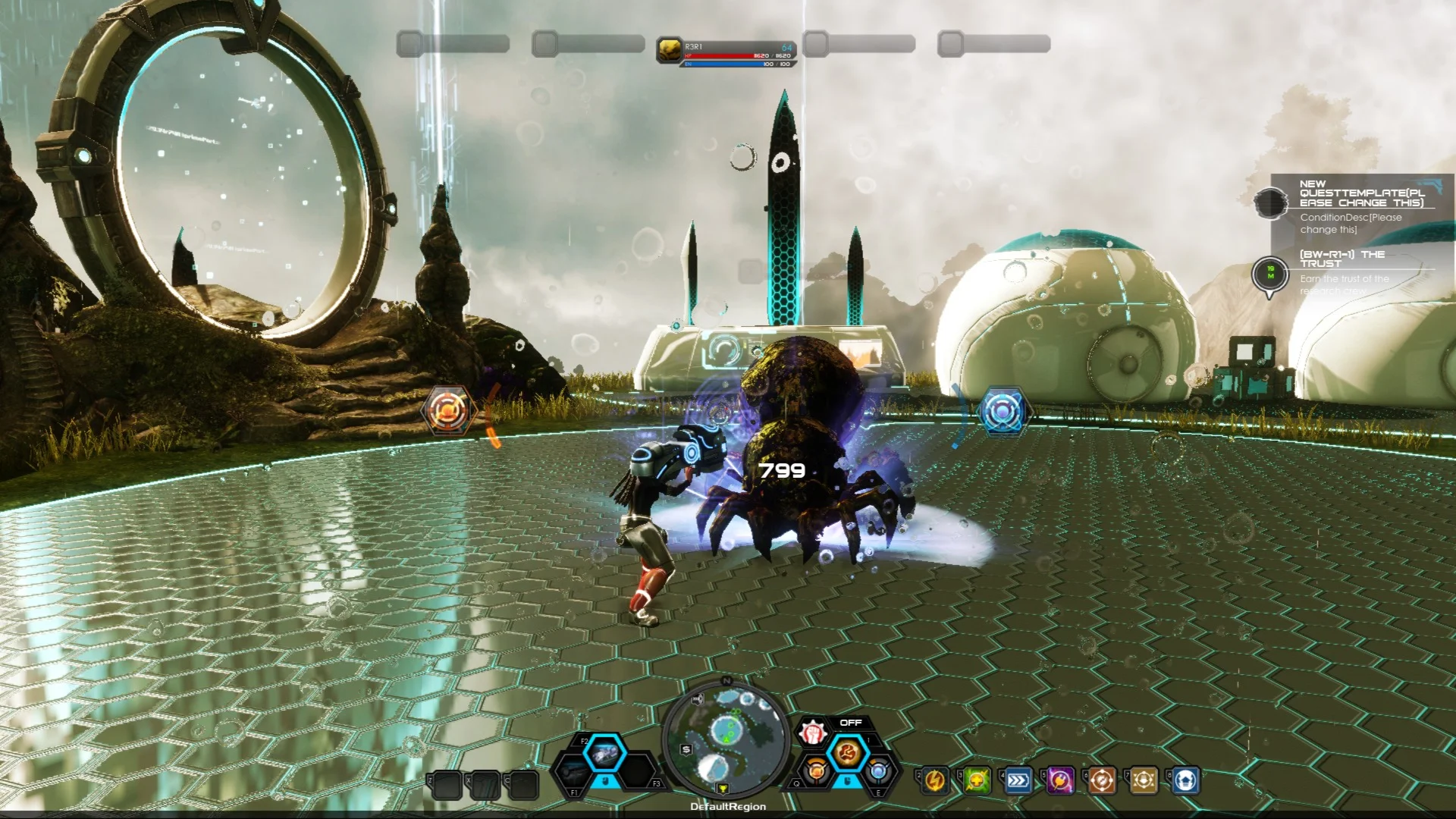Switch to the F1 weapon slot
This screenshot has height=819, width=1456.
pyautogui.click(x=576, y=773)
